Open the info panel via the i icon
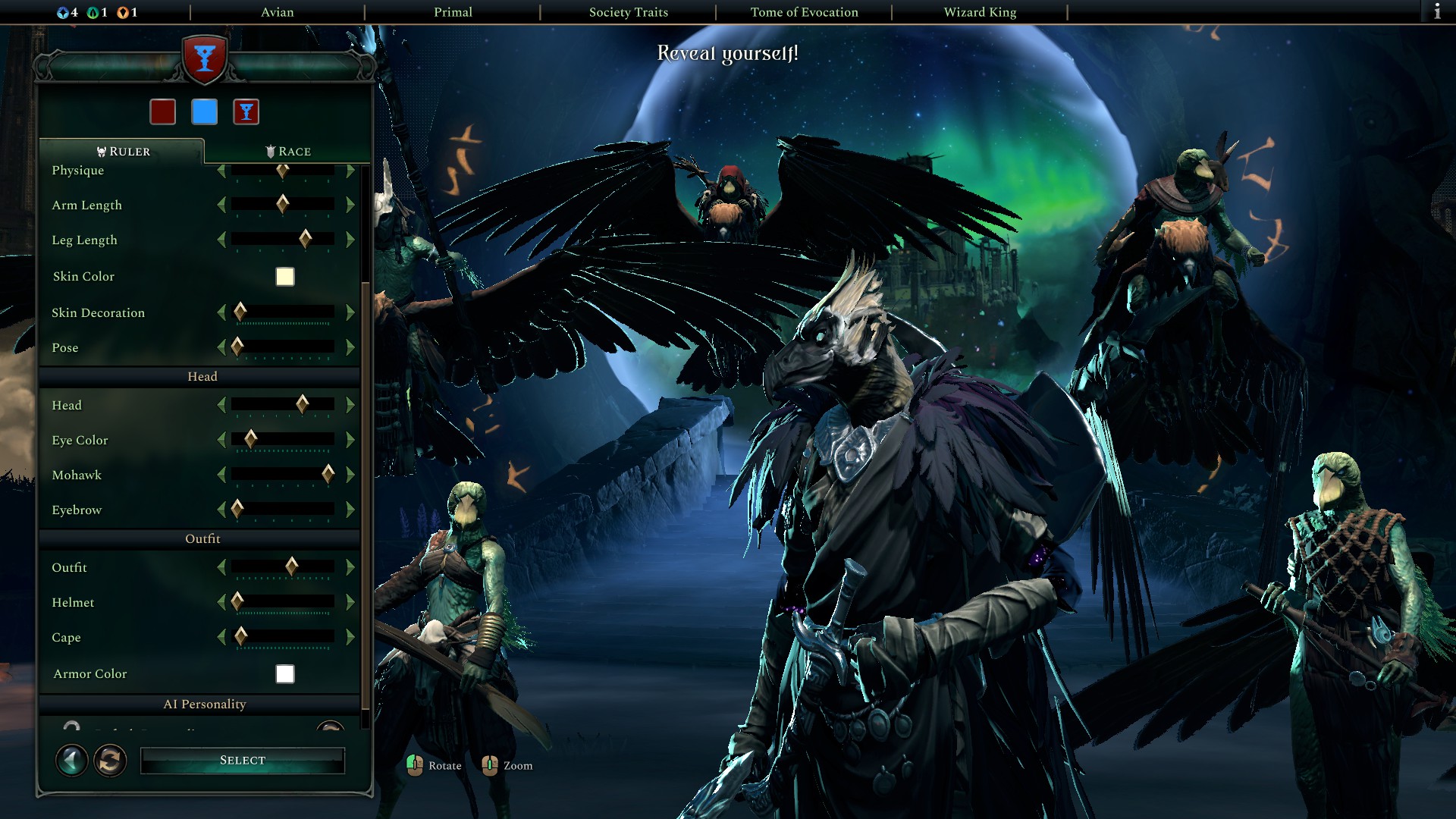Image resolution: width=1456 pixels, height=819 pixels. coord(1438,12)
